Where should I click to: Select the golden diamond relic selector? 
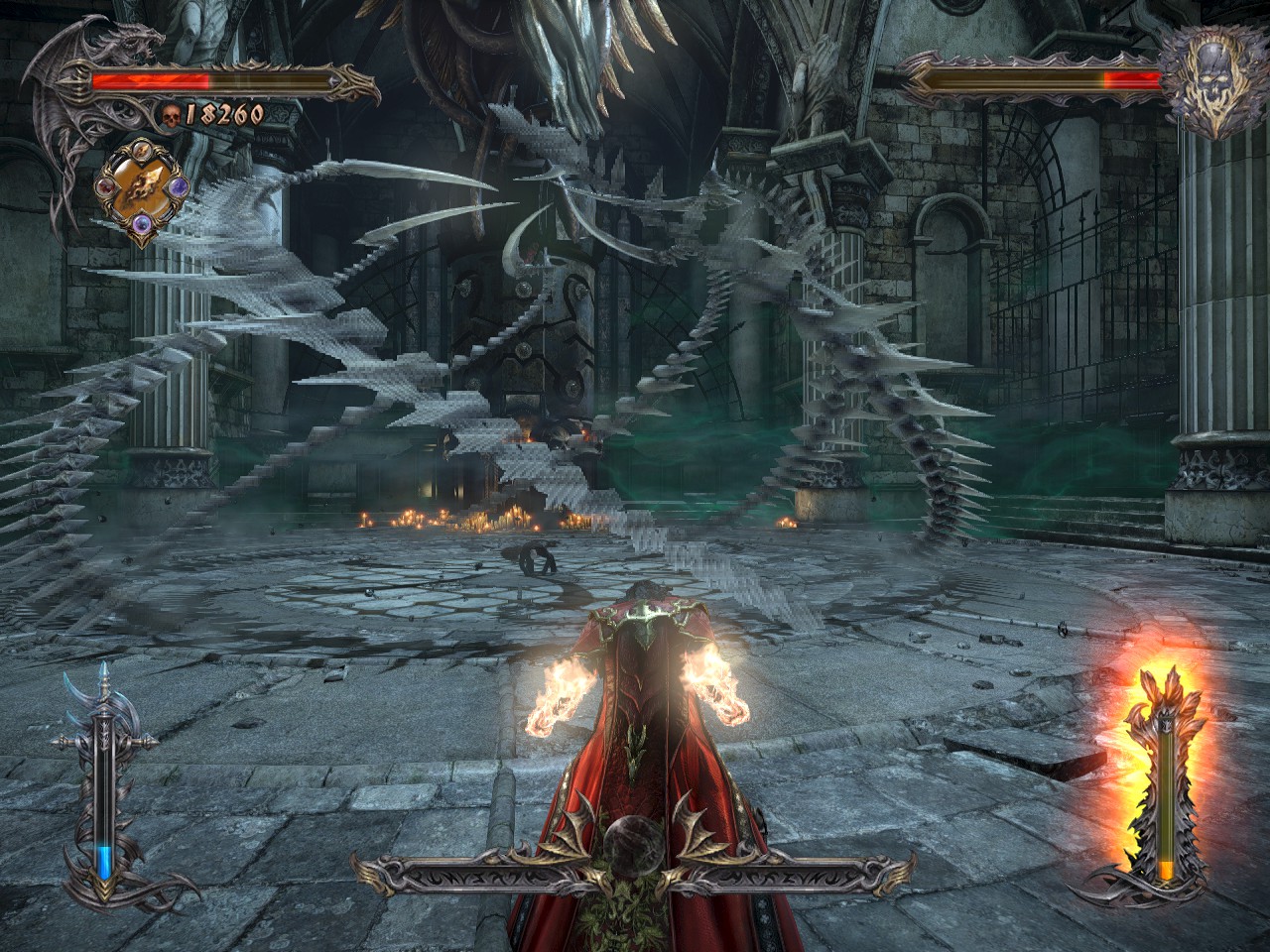tap(141, 189)
